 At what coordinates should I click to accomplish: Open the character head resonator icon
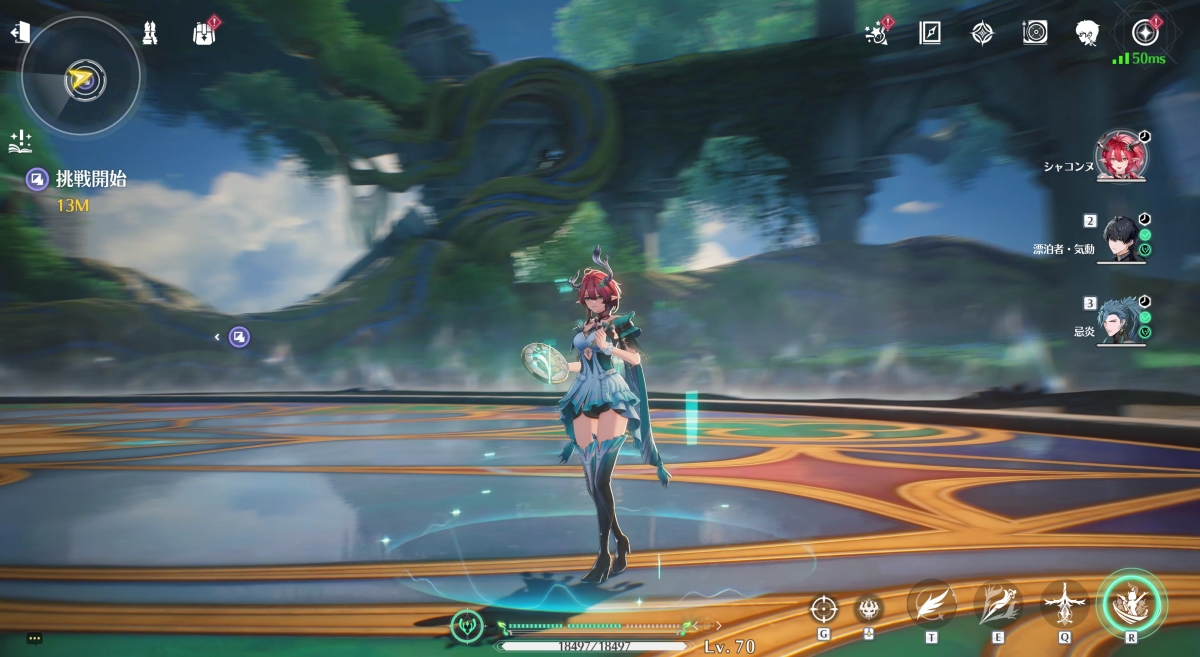[x=1089, y=33]
